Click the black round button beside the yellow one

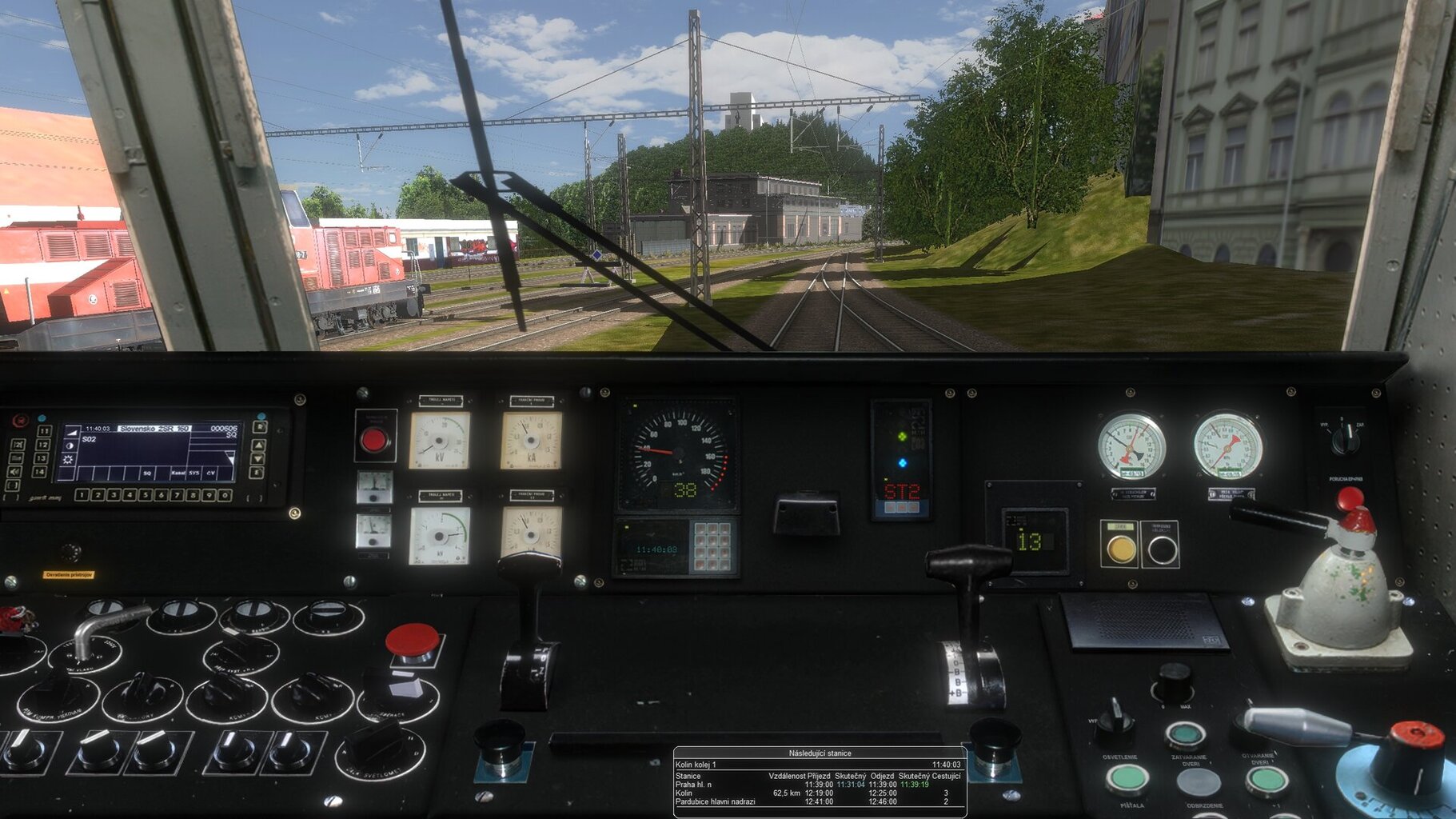pos(1161,549)
